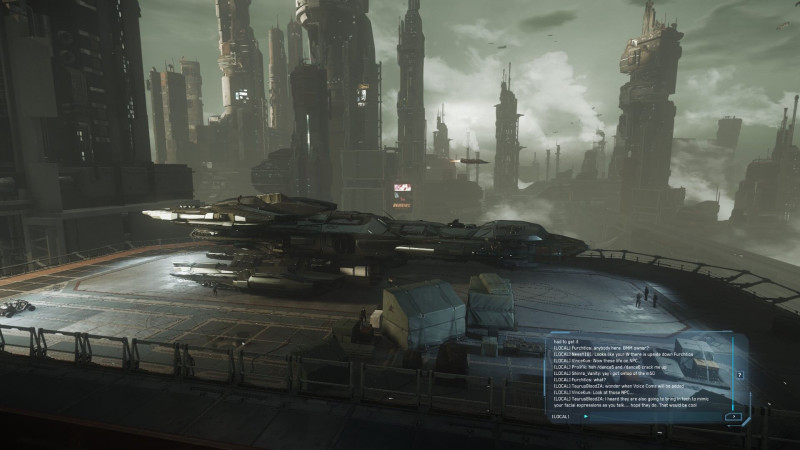Open chat help with the question mark button
The image size is (800, 450).
pos(739,375)
